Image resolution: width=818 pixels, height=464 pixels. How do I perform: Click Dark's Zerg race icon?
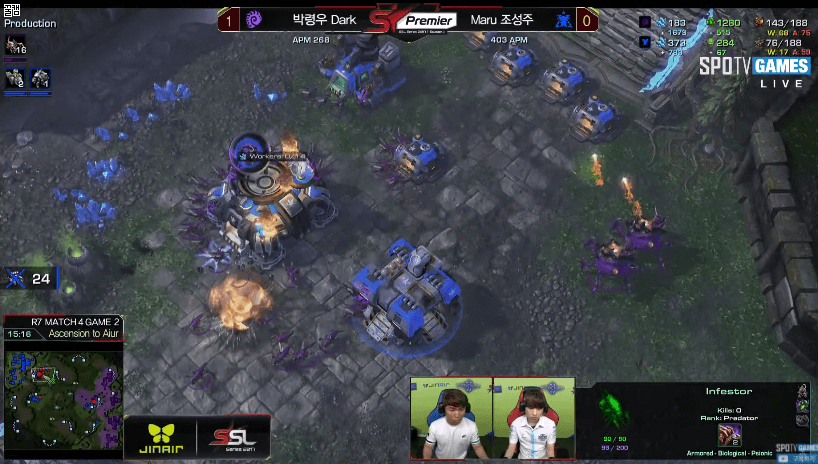pyautogui.click(x=254, y=19)
